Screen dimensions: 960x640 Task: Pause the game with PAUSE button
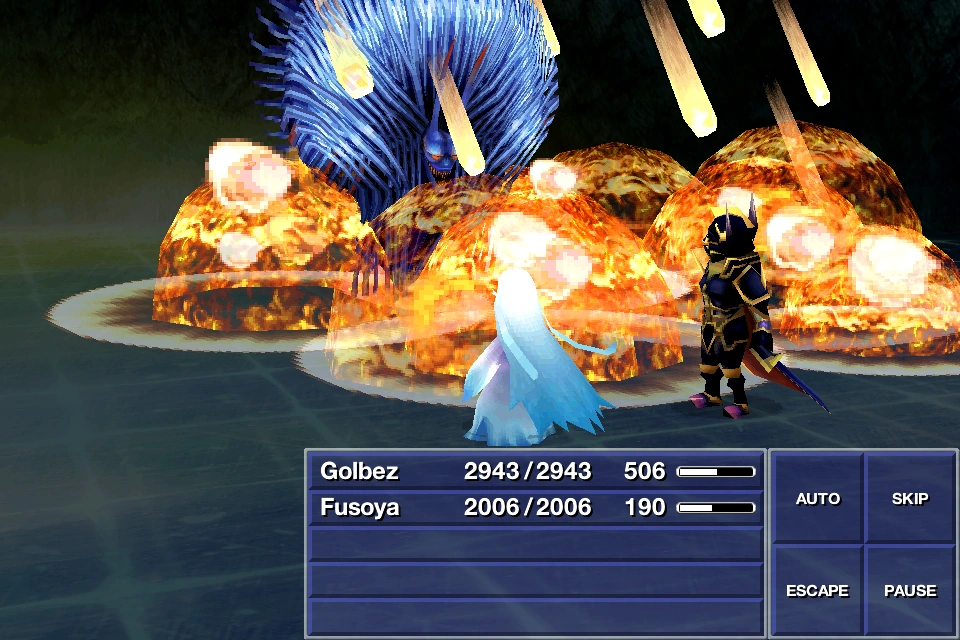[909, 590]
